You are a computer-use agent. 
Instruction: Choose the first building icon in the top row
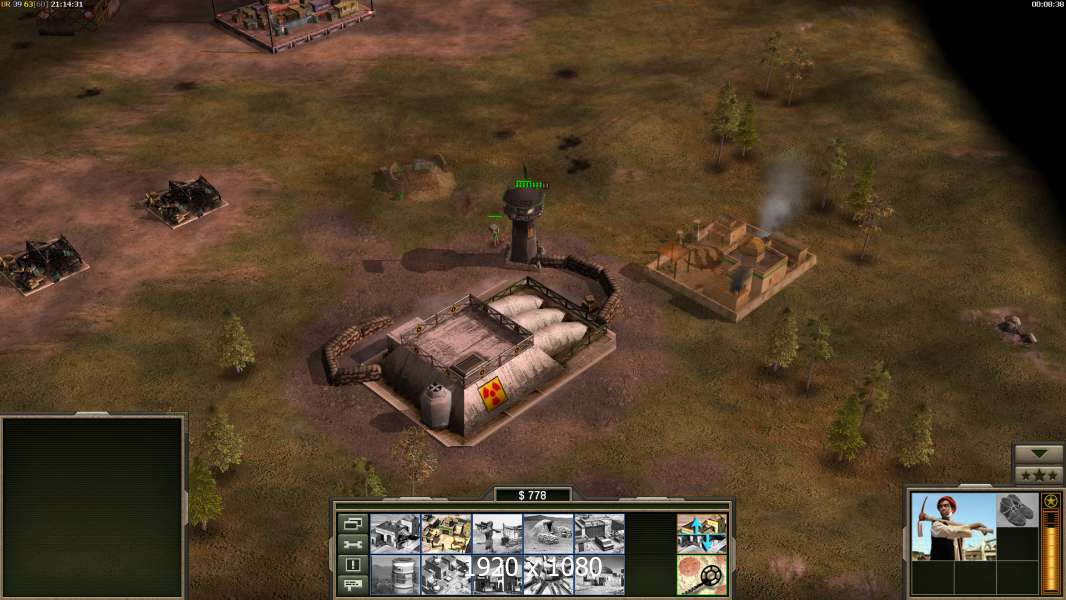coord(395,534)
